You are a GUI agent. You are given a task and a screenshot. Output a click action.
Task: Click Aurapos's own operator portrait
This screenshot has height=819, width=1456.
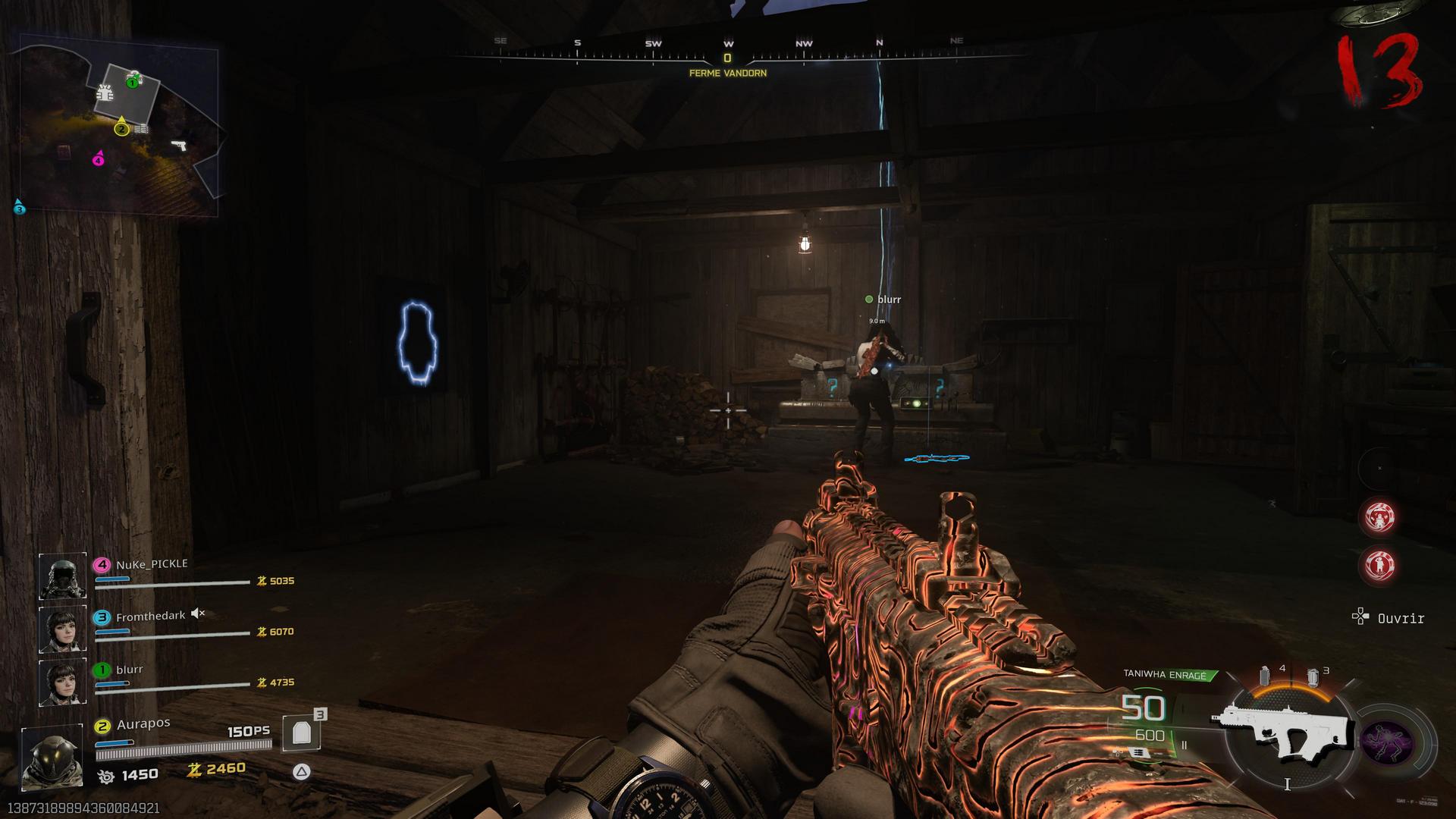coord(52,756)
